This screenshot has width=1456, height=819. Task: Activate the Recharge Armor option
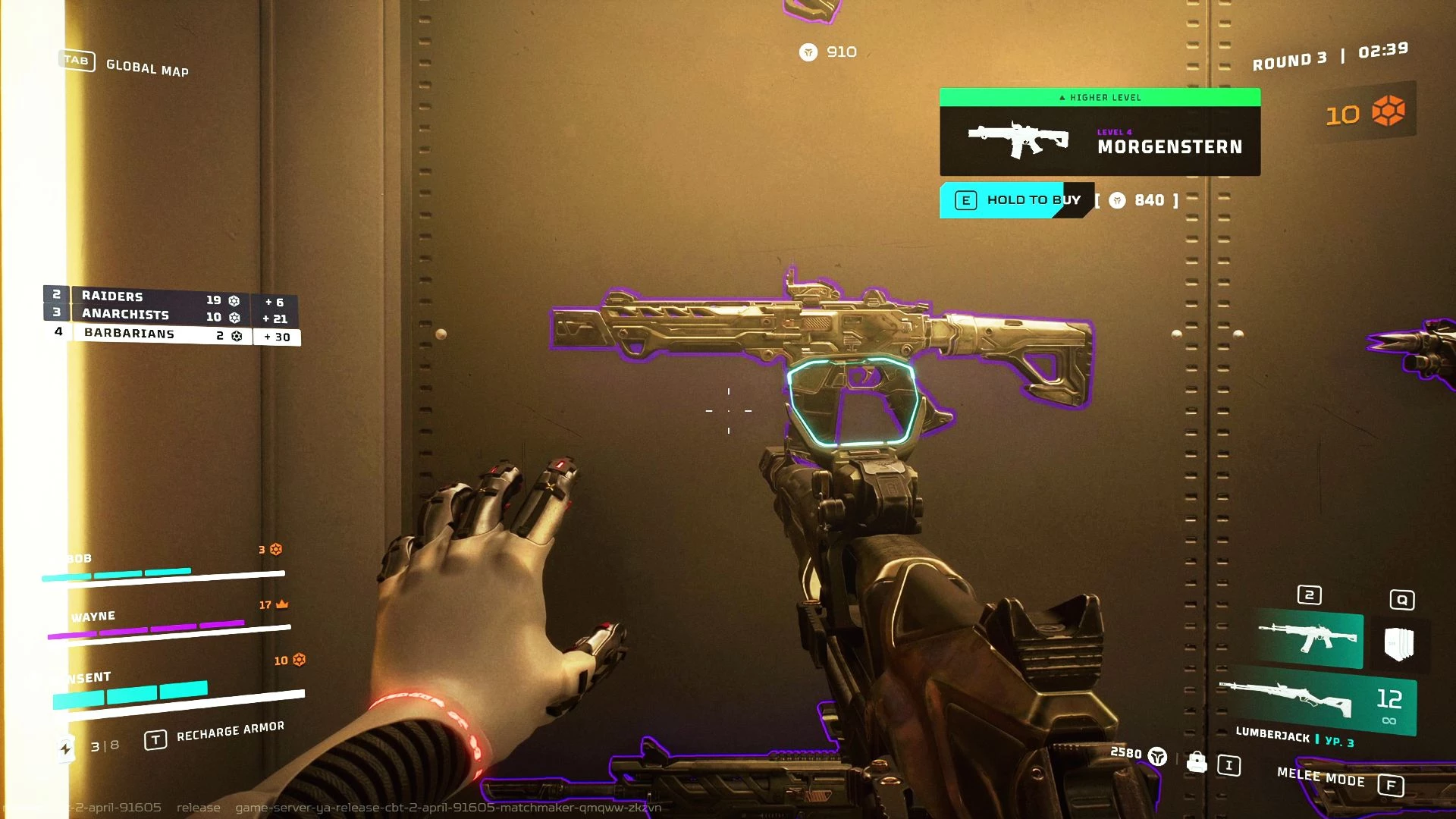point(230,732)
